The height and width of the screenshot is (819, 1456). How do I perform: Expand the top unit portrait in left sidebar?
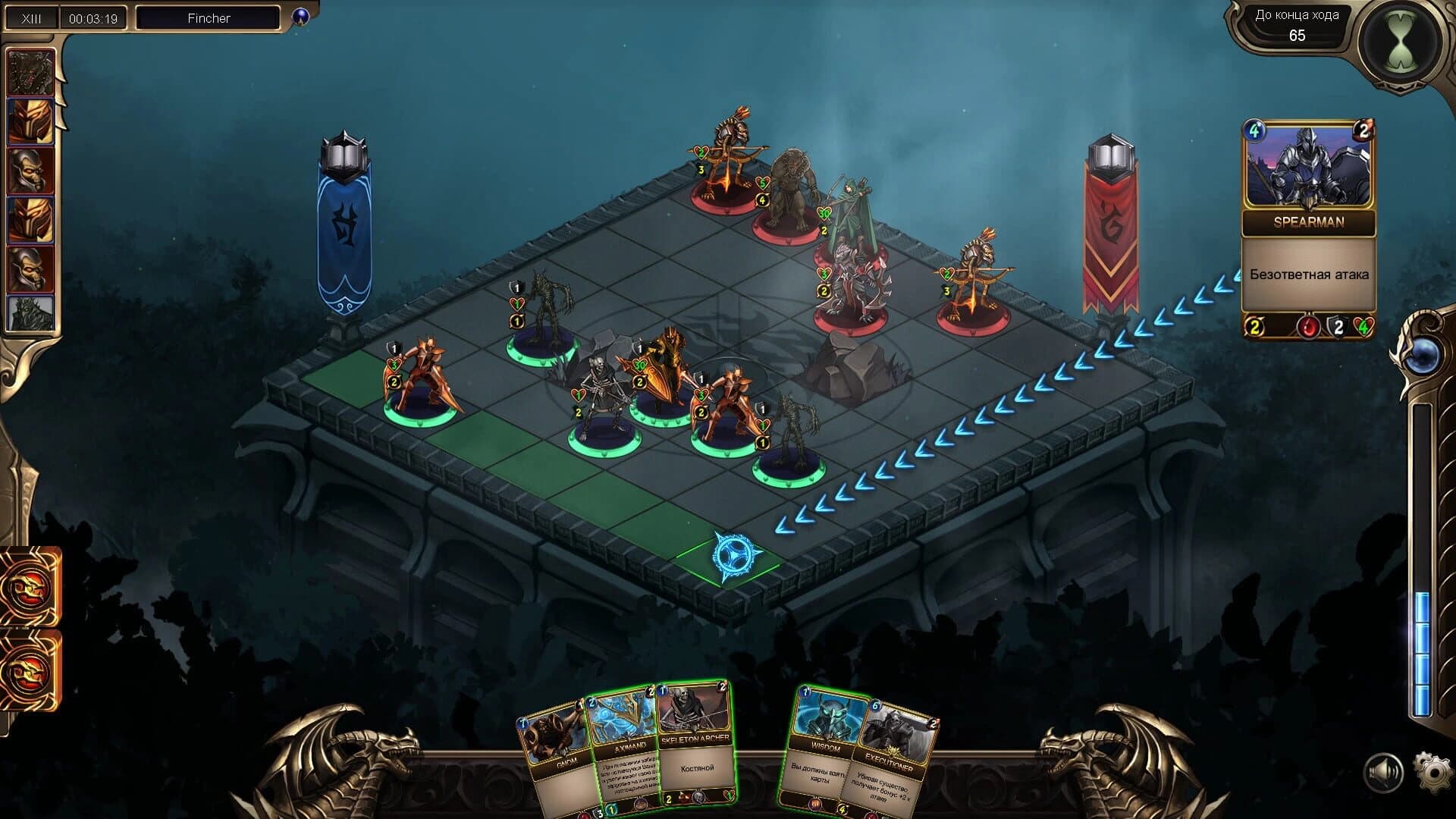tap(32, 72)
